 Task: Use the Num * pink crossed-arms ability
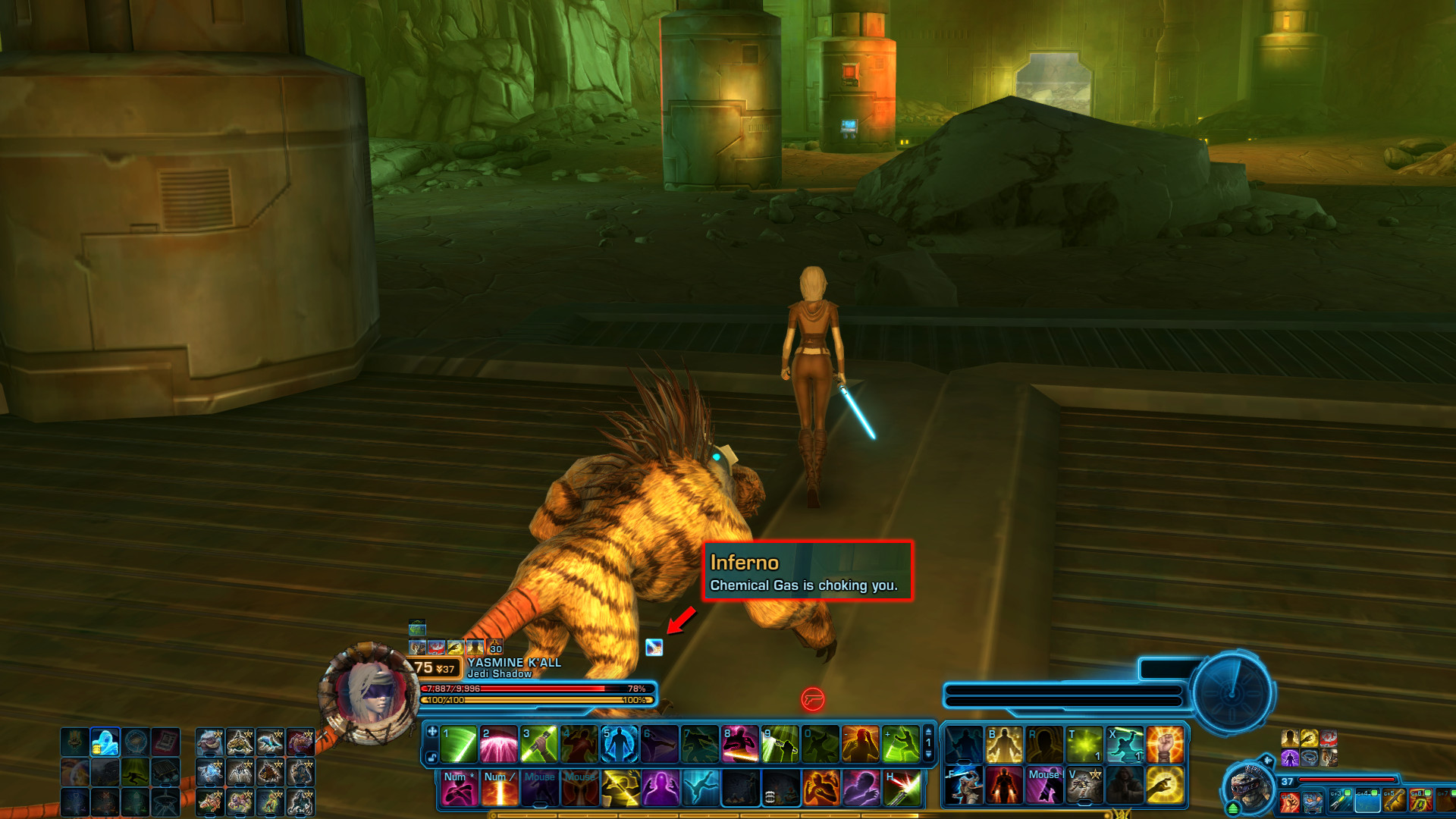459,789
